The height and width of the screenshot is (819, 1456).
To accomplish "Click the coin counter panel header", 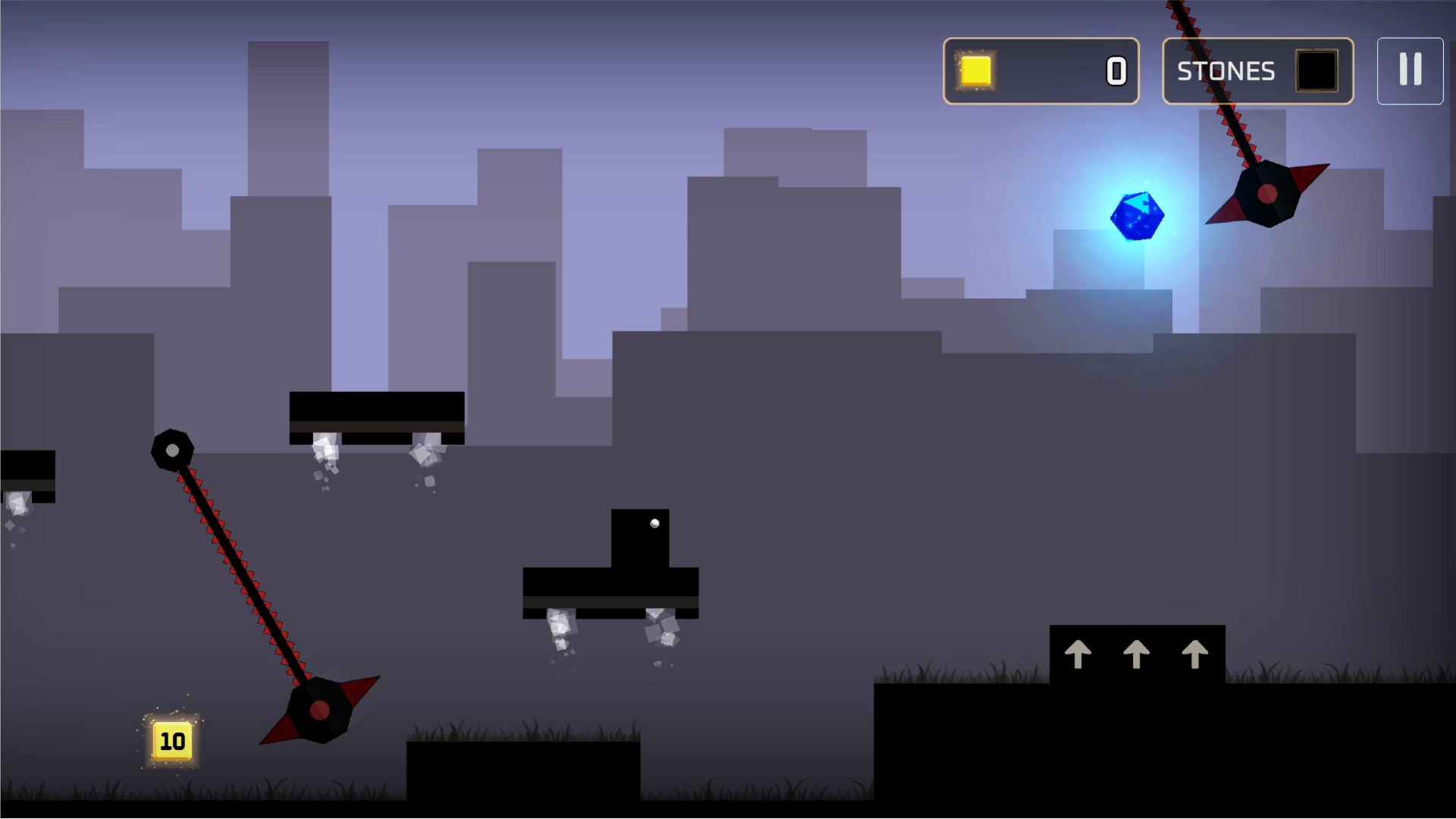I will tap(1041, 71).
